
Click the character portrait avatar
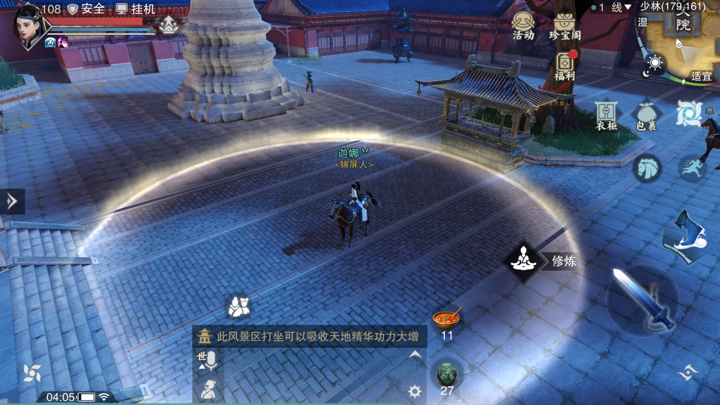point(29,25)
